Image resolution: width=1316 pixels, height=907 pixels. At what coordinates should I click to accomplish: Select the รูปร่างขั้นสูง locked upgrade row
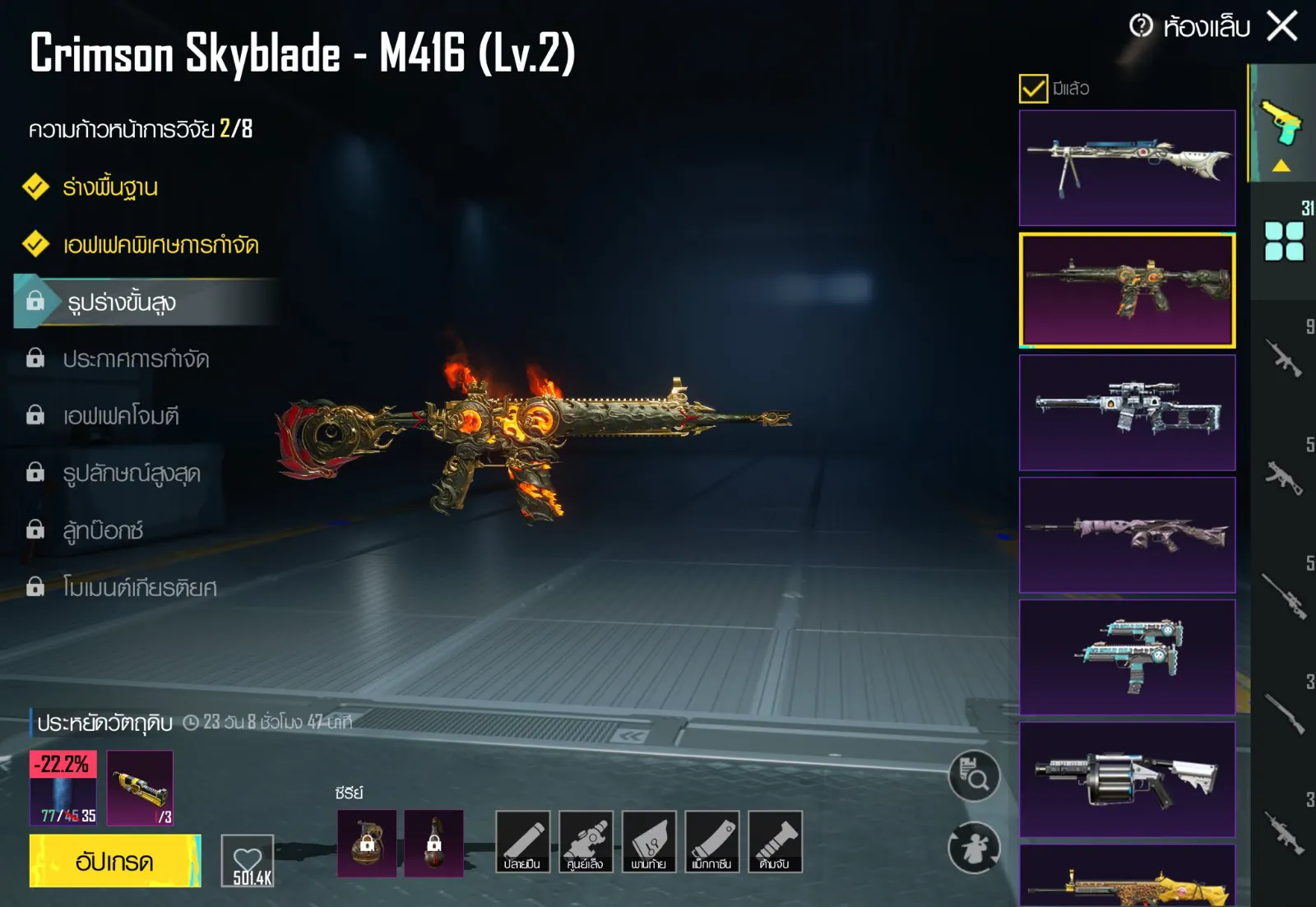coord(122,303)
